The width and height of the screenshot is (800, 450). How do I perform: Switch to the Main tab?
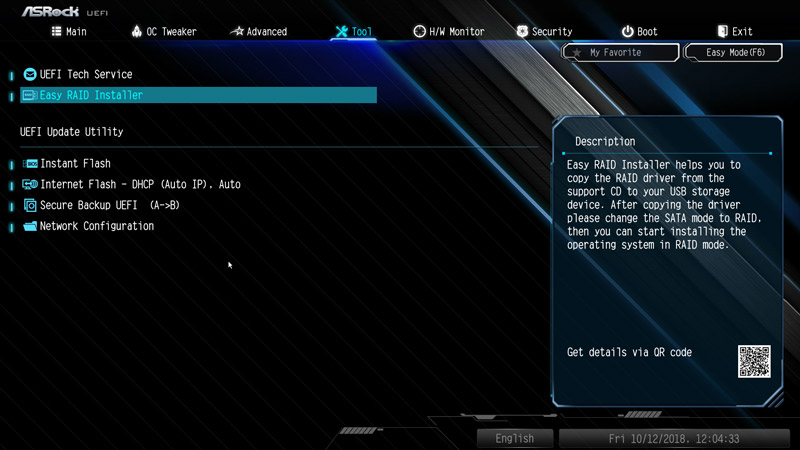pyautogui.click(x=69, y=32)
